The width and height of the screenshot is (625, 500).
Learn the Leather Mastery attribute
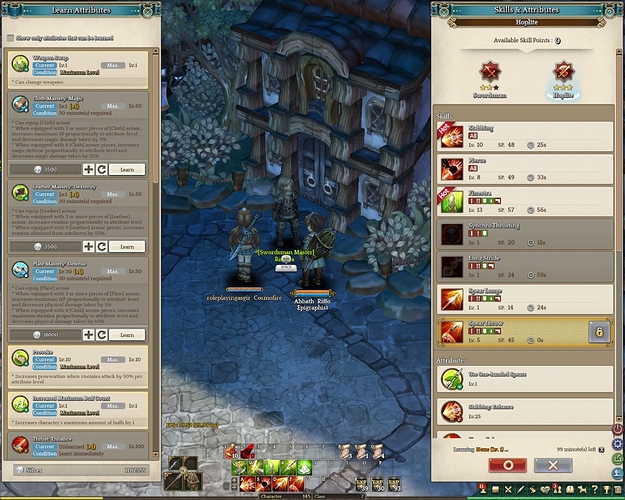[127, 245]
